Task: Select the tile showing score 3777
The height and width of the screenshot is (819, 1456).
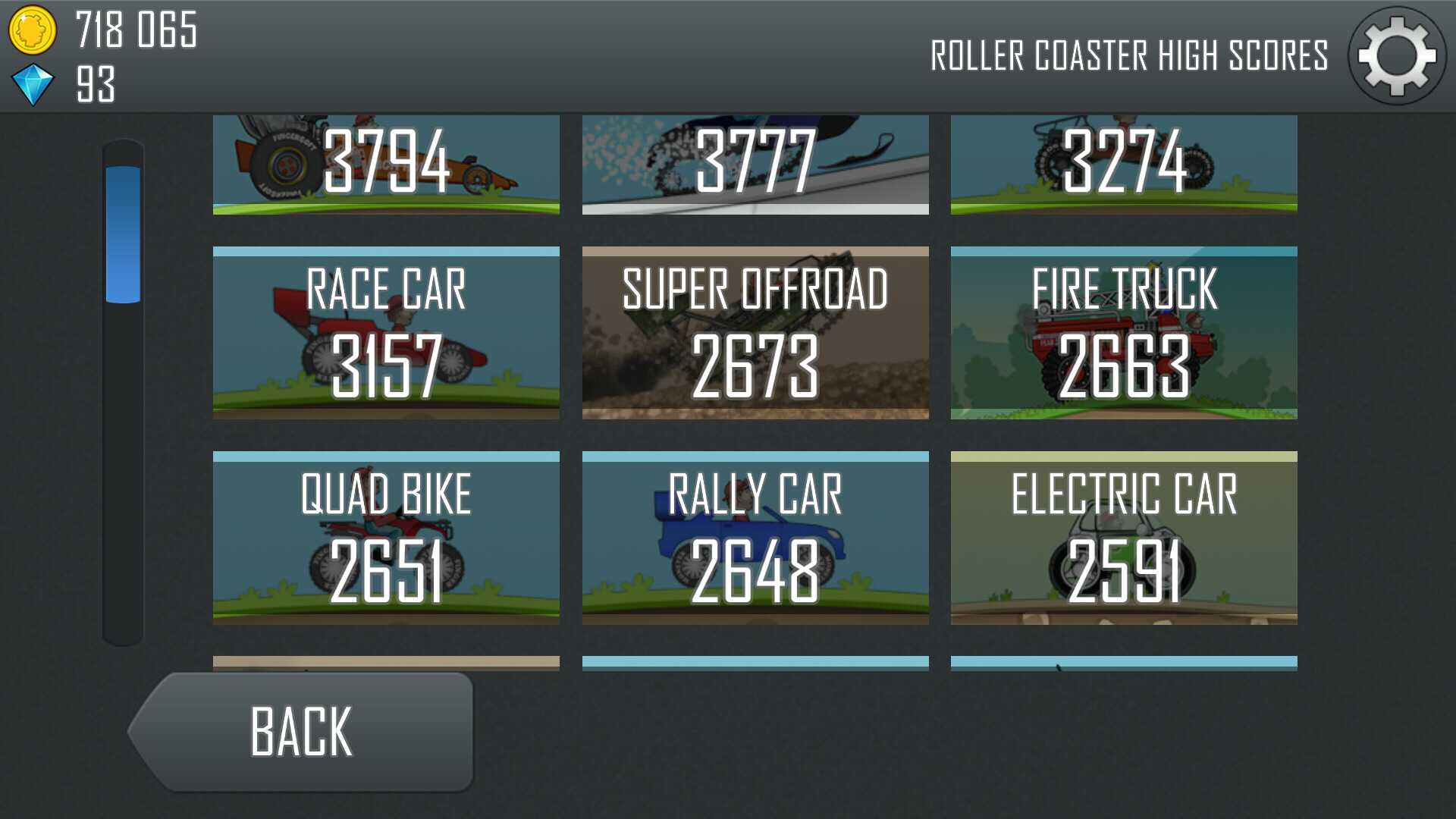Action: pyautogui.click(x=755, y=164)
